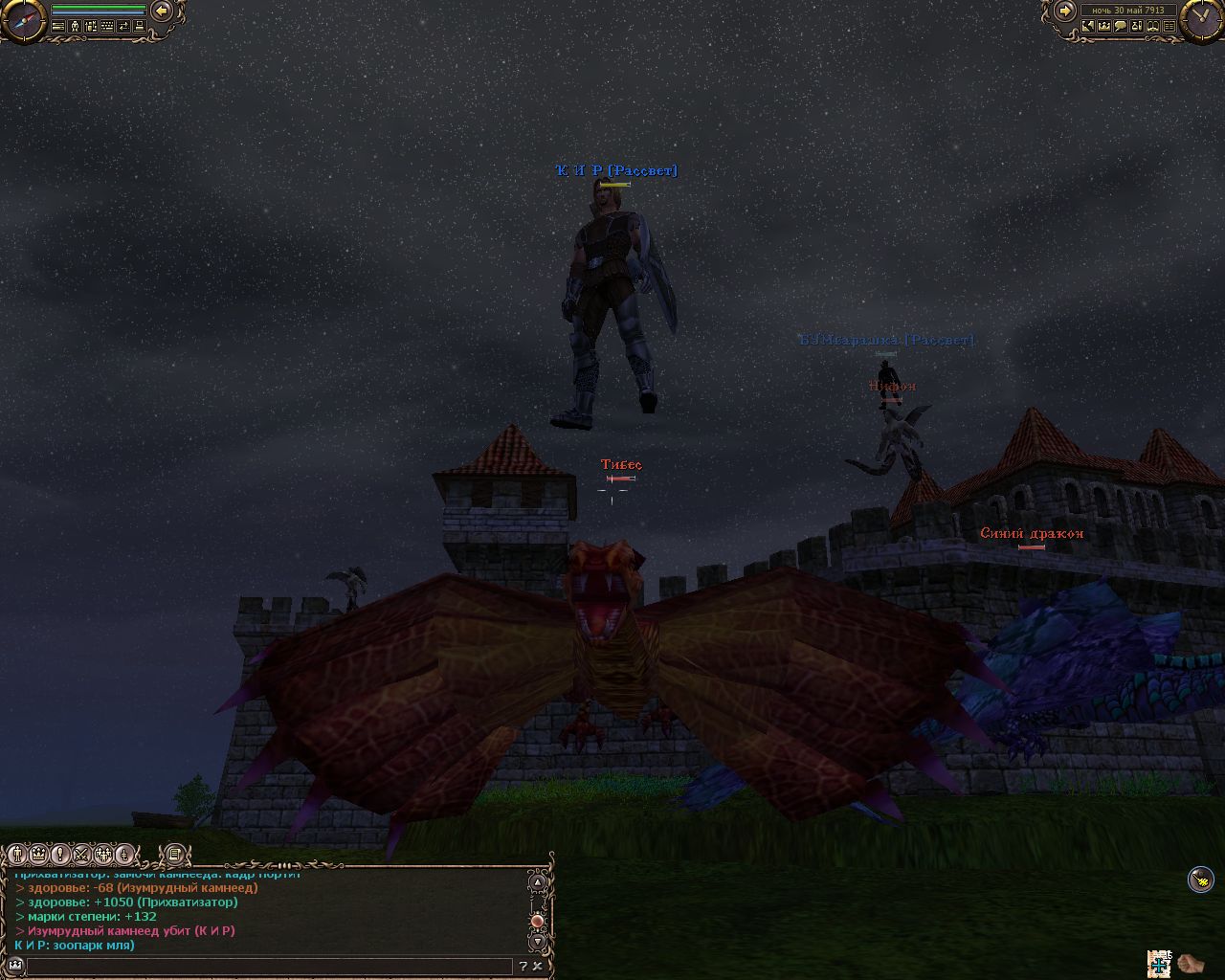The height and width of the screenshot is (980, 1225).
Task: Select the group of people chat filter
Action: [x=102, y=854]
